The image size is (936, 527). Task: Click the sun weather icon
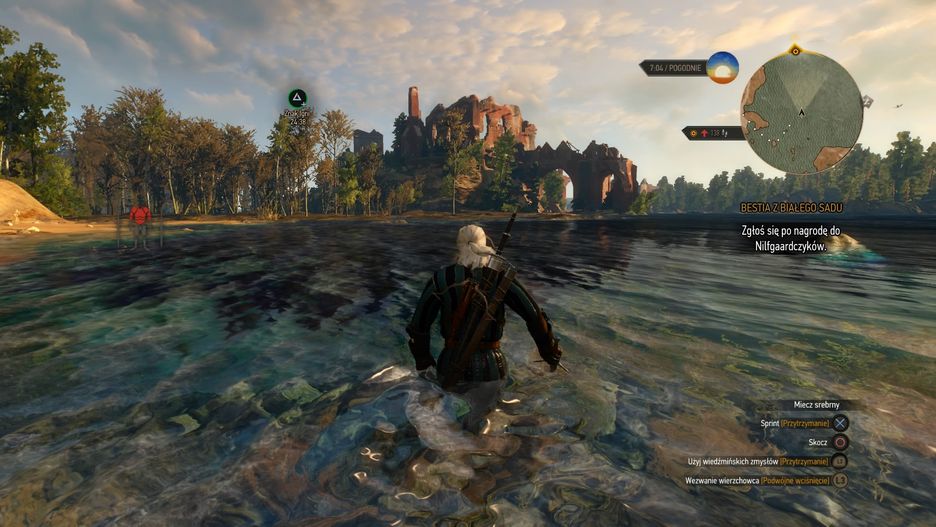[722, 68]
